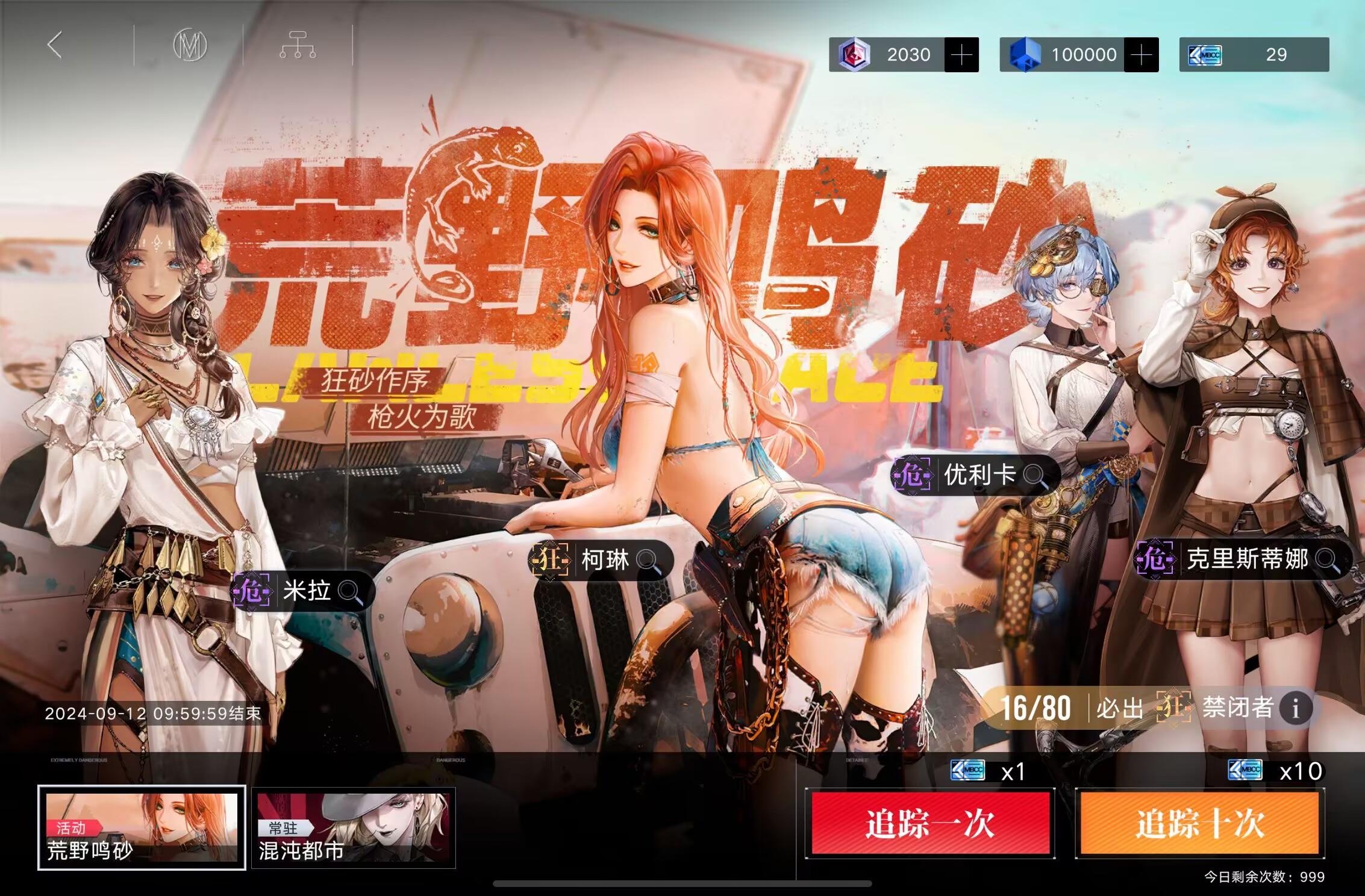This screenshot has width=1365, height=896.
Task: Switch to the 荒野鸣砂 event banner
Action: (x=142, y=825)
